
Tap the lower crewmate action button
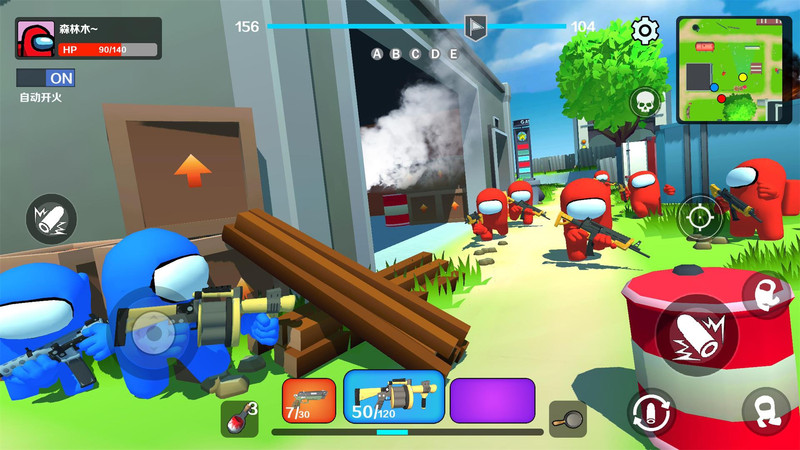coord(766,411)
